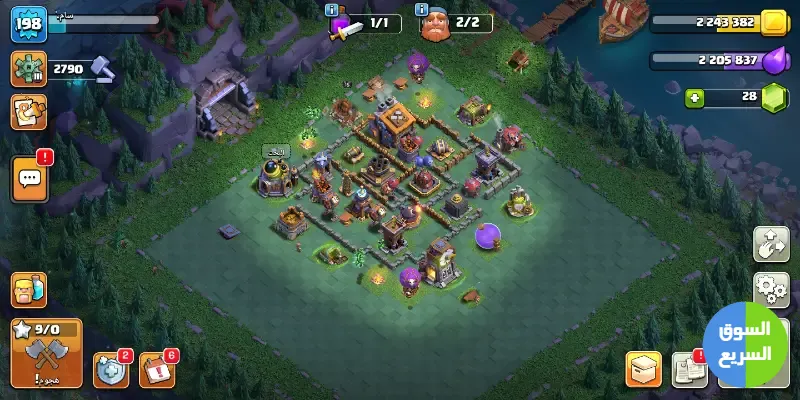Viewport: 800px width, 400px height.
Task: Open the chat speech bubble panel
Action: pos(28,180)
